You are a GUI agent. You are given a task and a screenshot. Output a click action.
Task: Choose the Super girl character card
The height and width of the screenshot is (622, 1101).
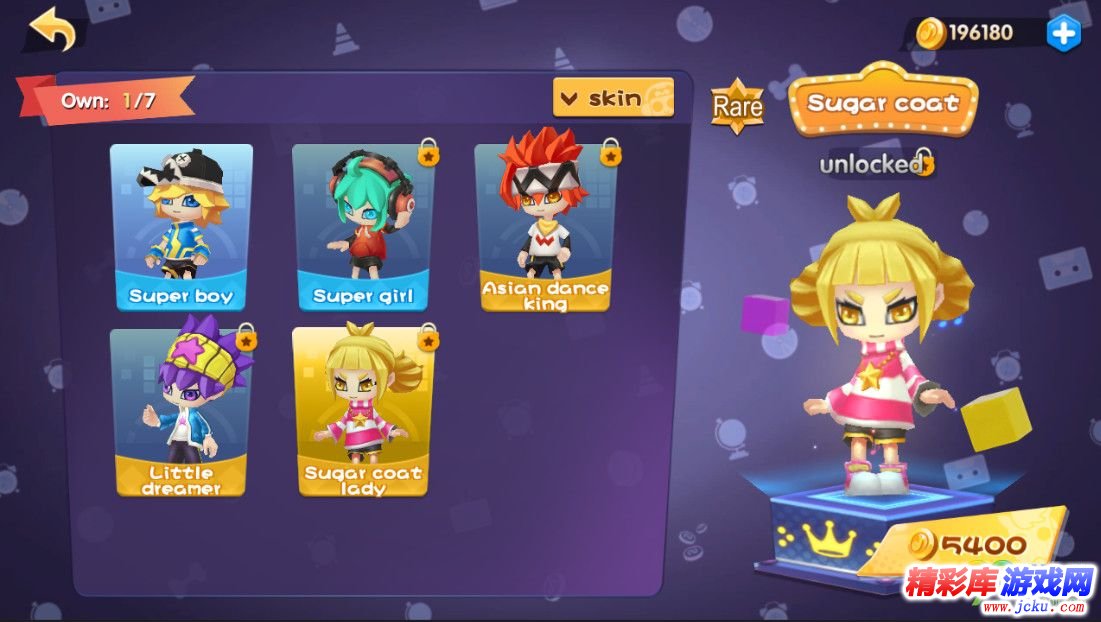coord(362,227)
